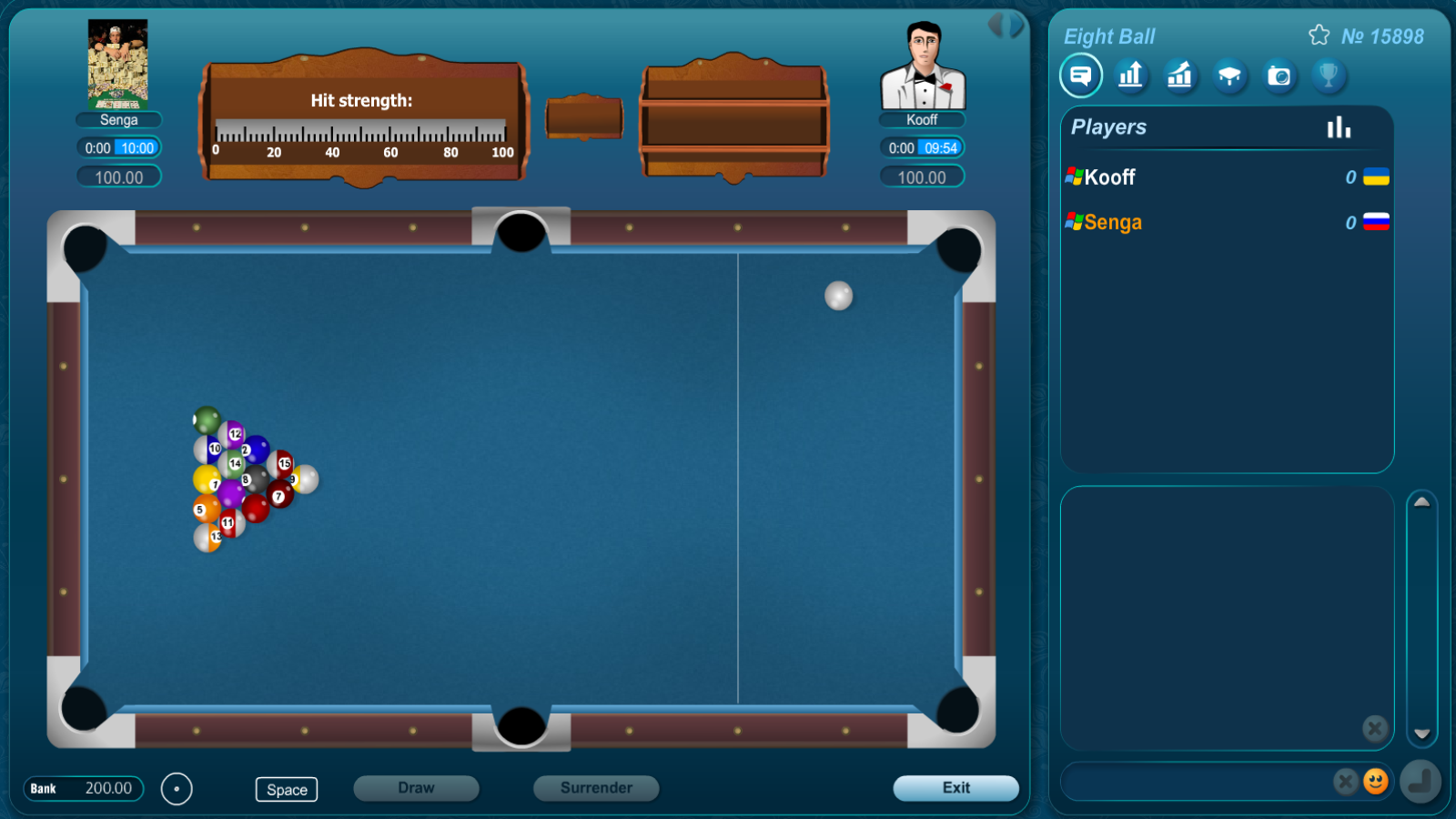
Task: View the ratings growth chart icon
Action: click(1179, 76)
